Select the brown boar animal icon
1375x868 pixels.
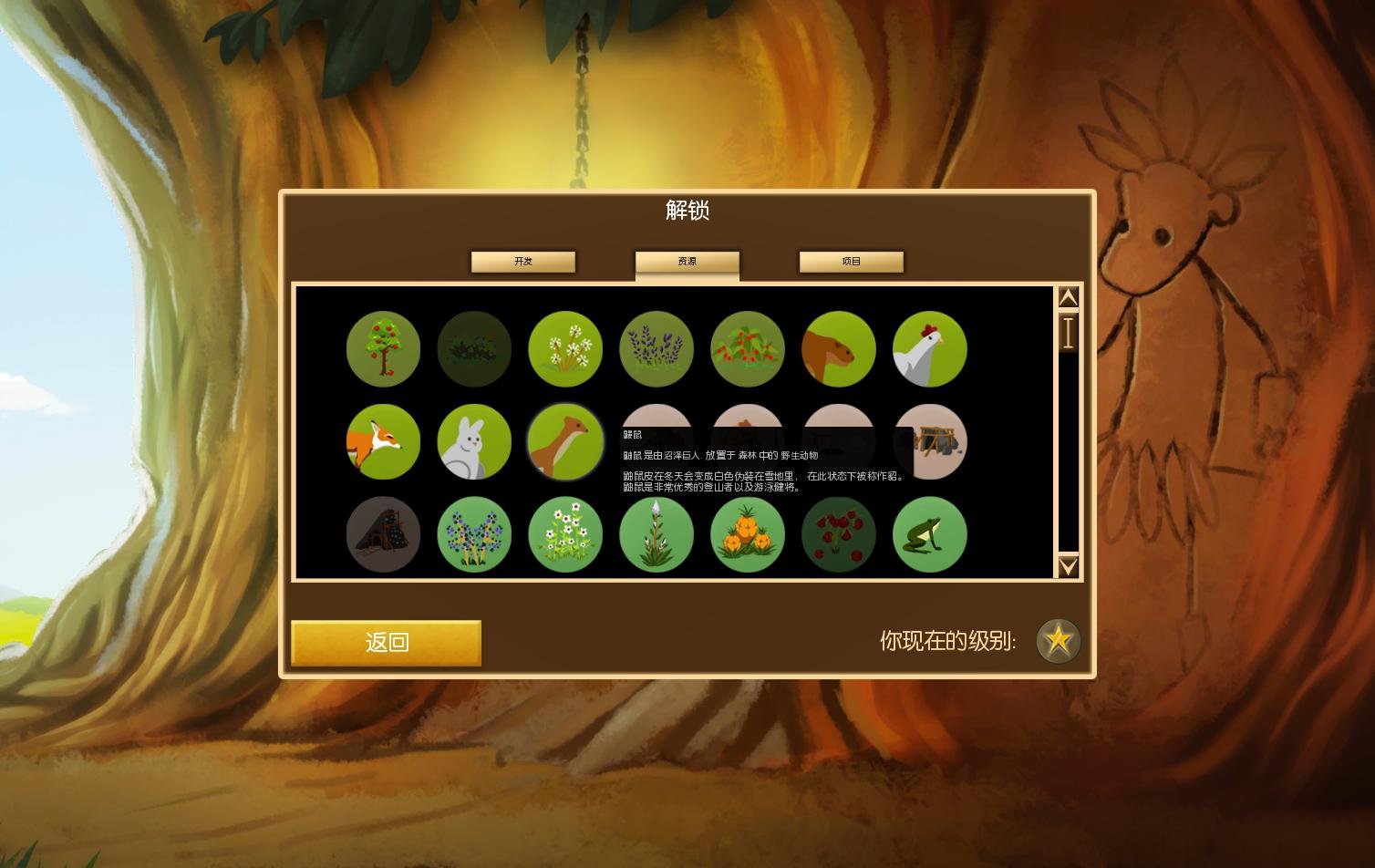click(x=839, y=348)
